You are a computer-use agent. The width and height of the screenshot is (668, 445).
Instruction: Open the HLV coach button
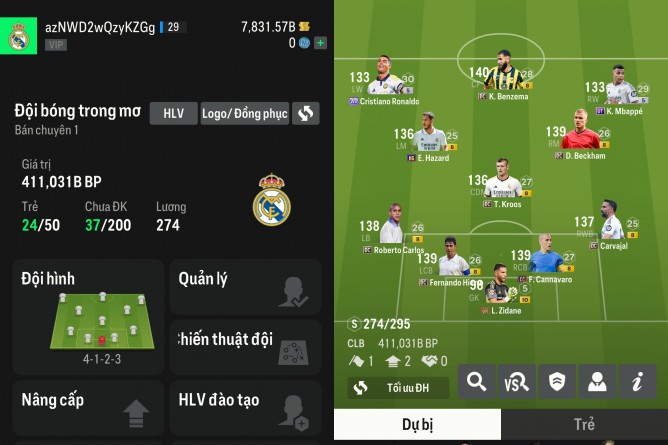point(173,113)
